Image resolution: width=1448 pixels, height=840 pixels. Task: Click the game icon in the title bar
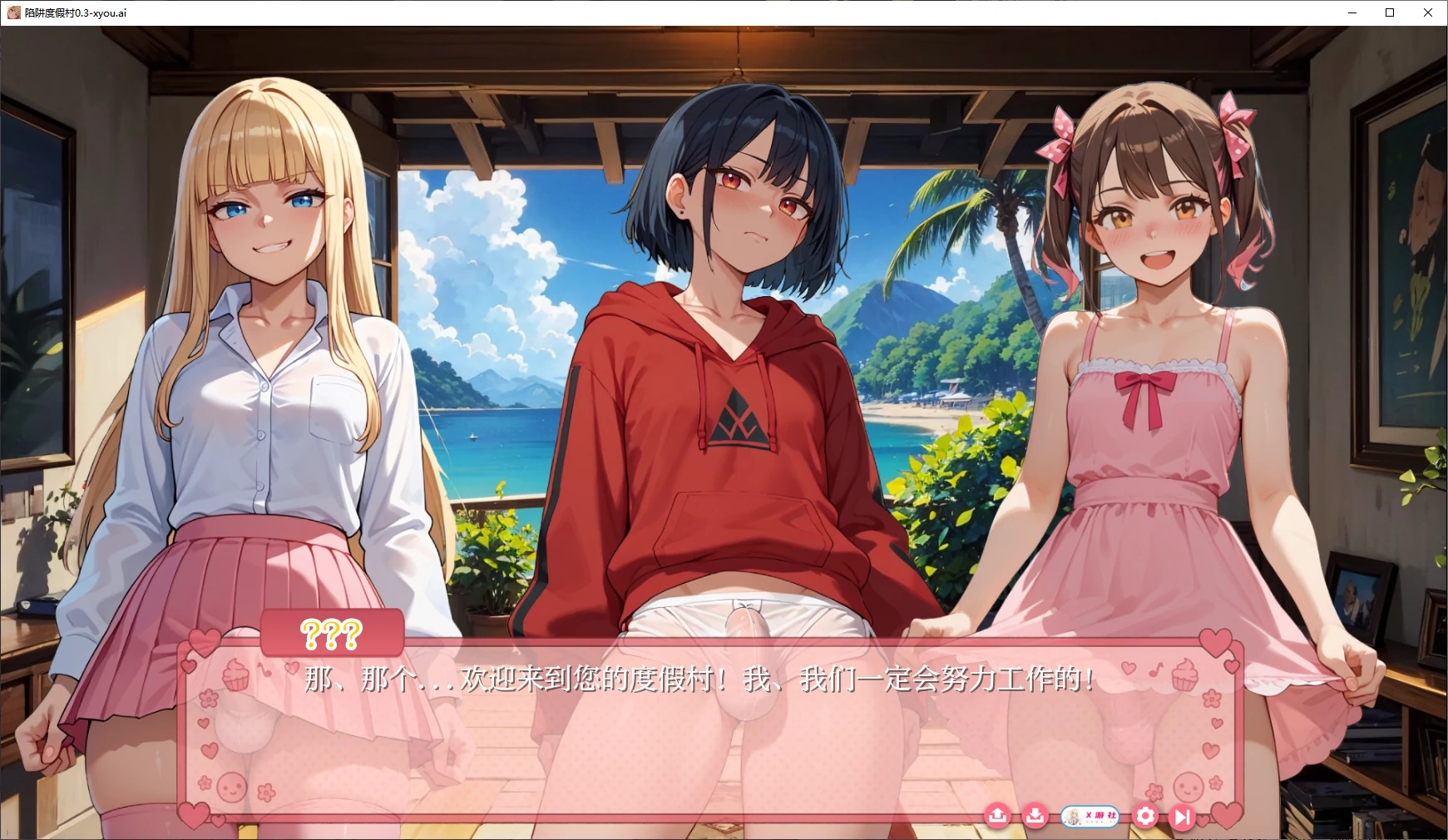[12, 12]
